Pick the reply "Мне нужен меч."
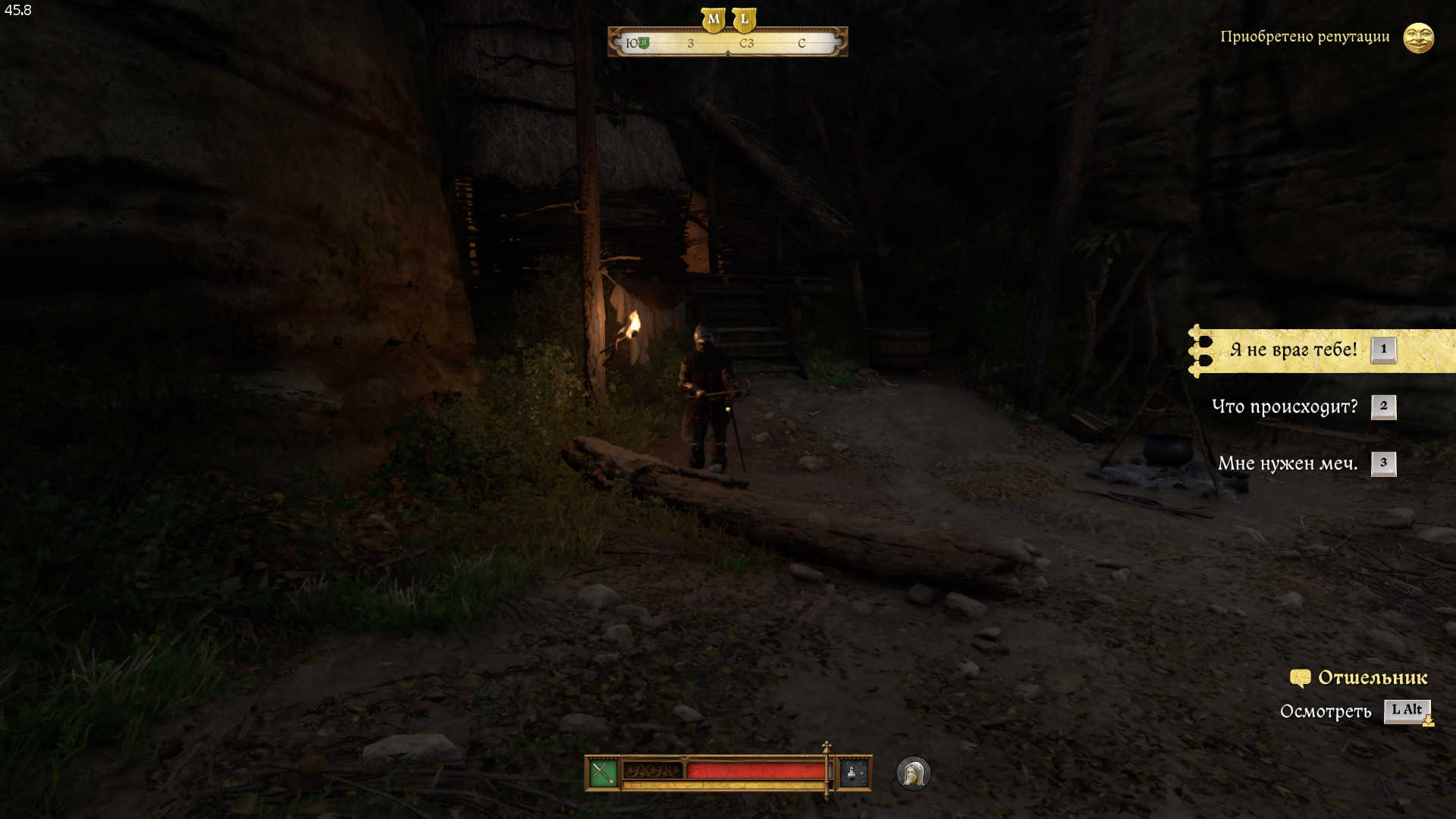 [1288, 463]
